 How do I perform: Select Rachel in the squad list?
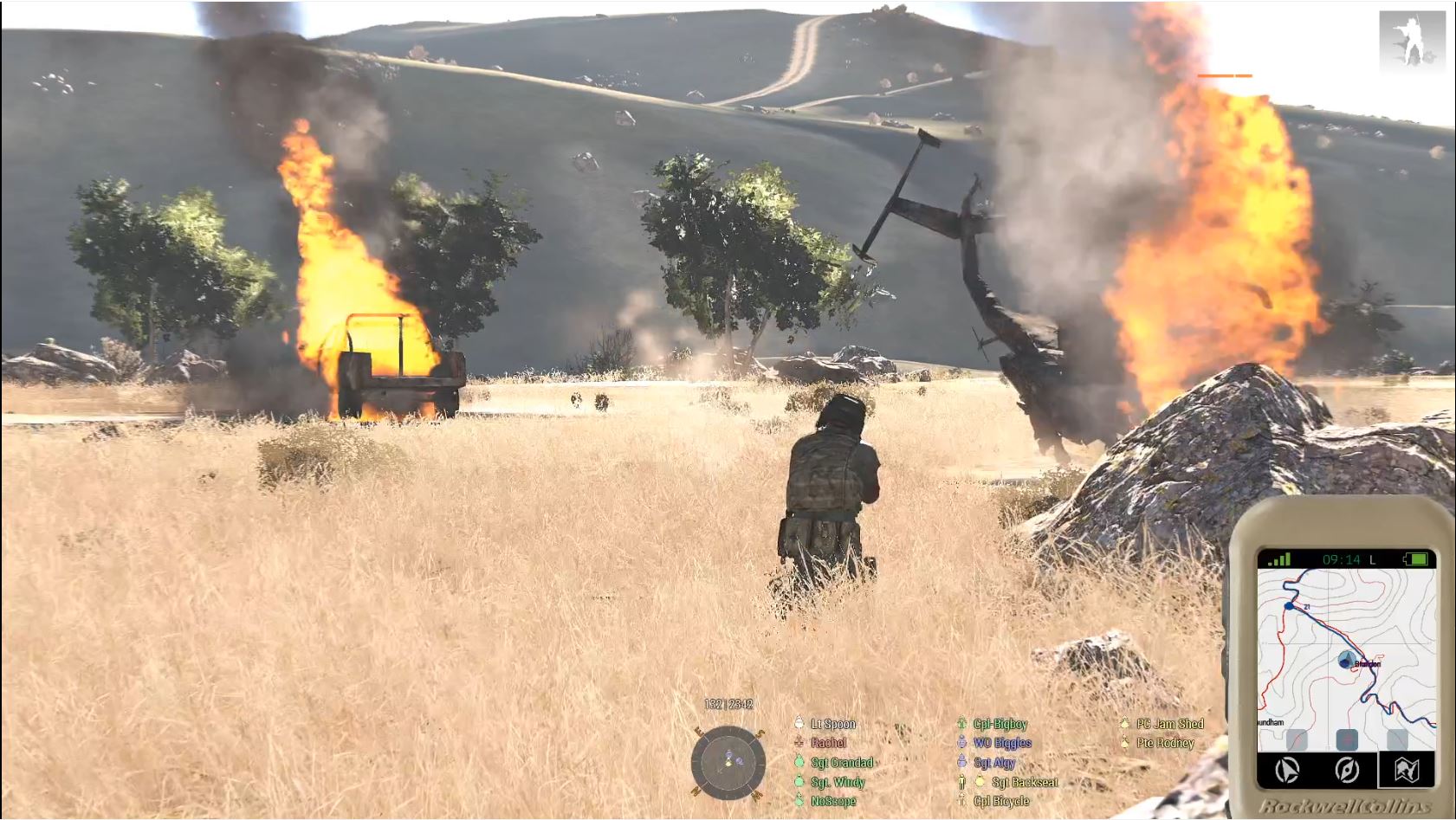[x=828, y=743]
